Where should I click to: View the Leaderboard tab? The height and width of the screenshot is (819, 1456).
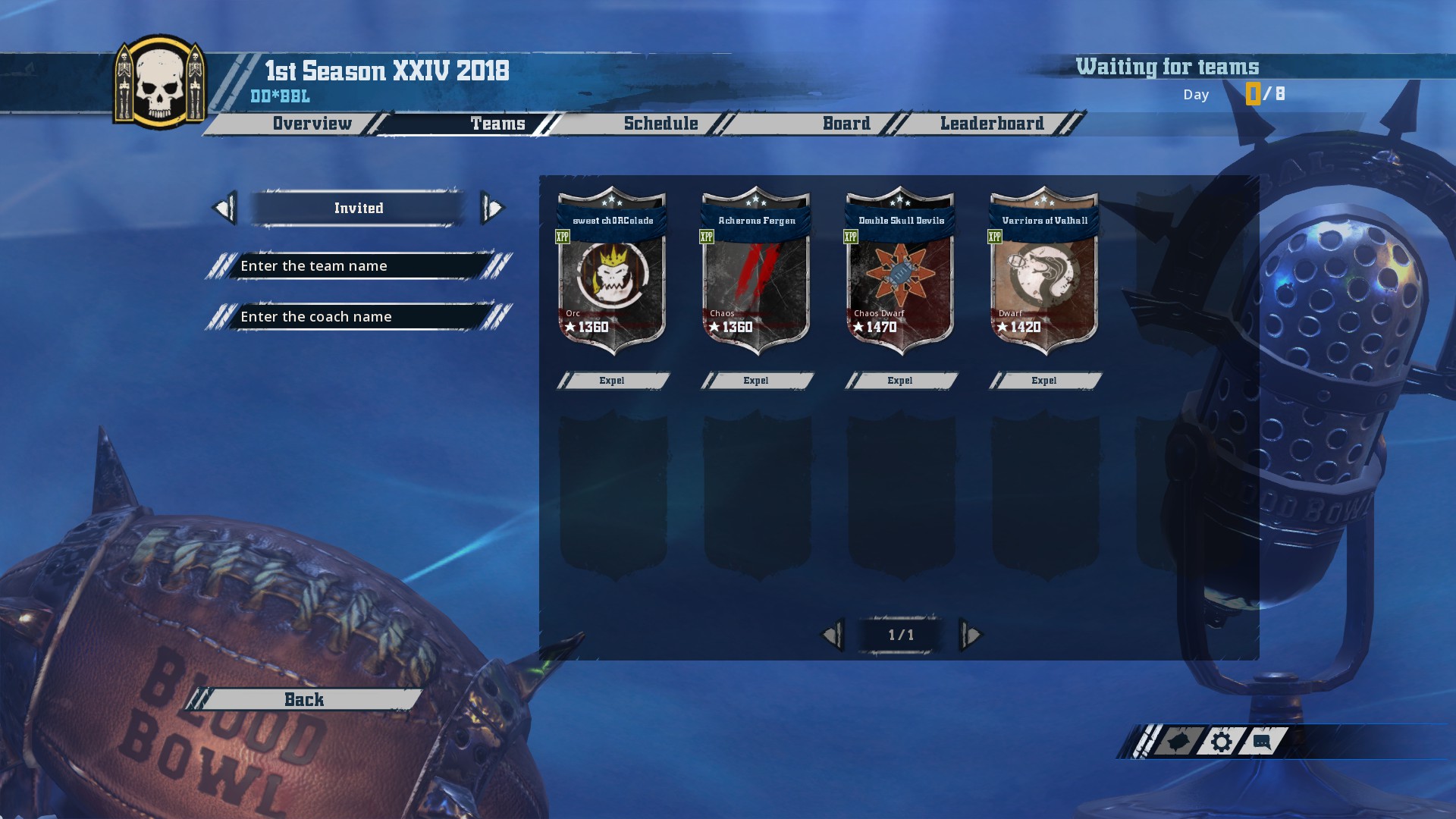coord(992,124)
